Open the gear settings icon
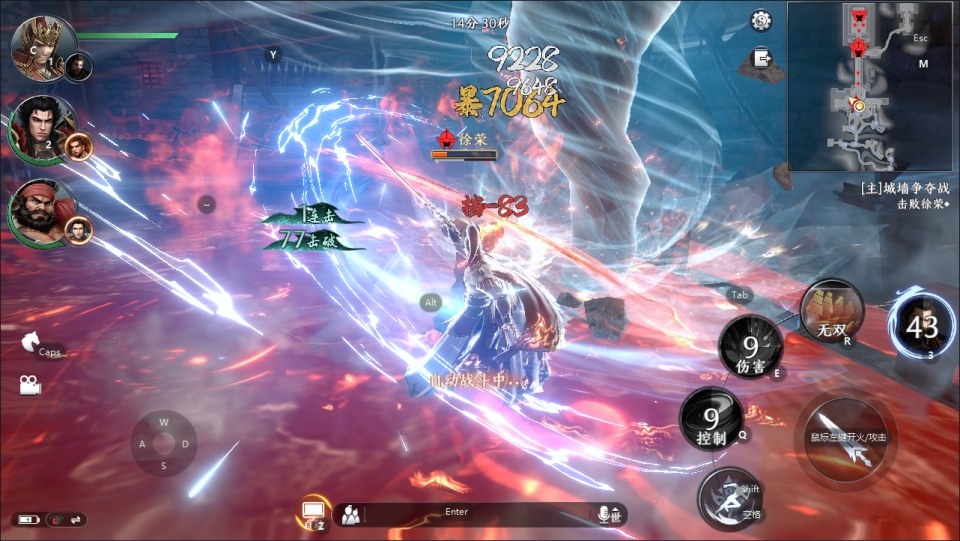Screen dimensions: 960x541 tap(762, 21)
